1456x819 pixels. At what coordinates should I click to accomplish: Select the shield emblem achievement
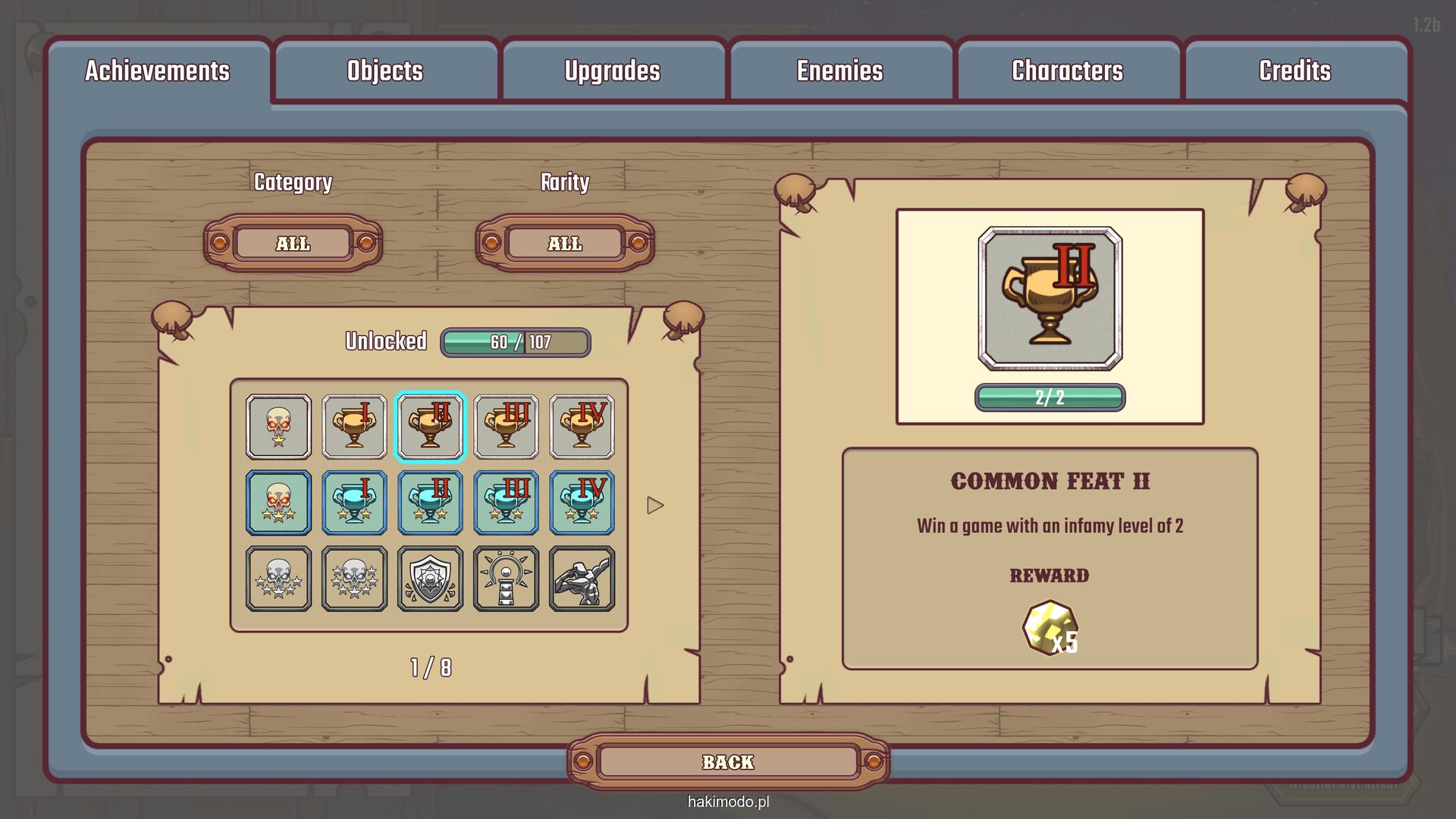[430, 579]
